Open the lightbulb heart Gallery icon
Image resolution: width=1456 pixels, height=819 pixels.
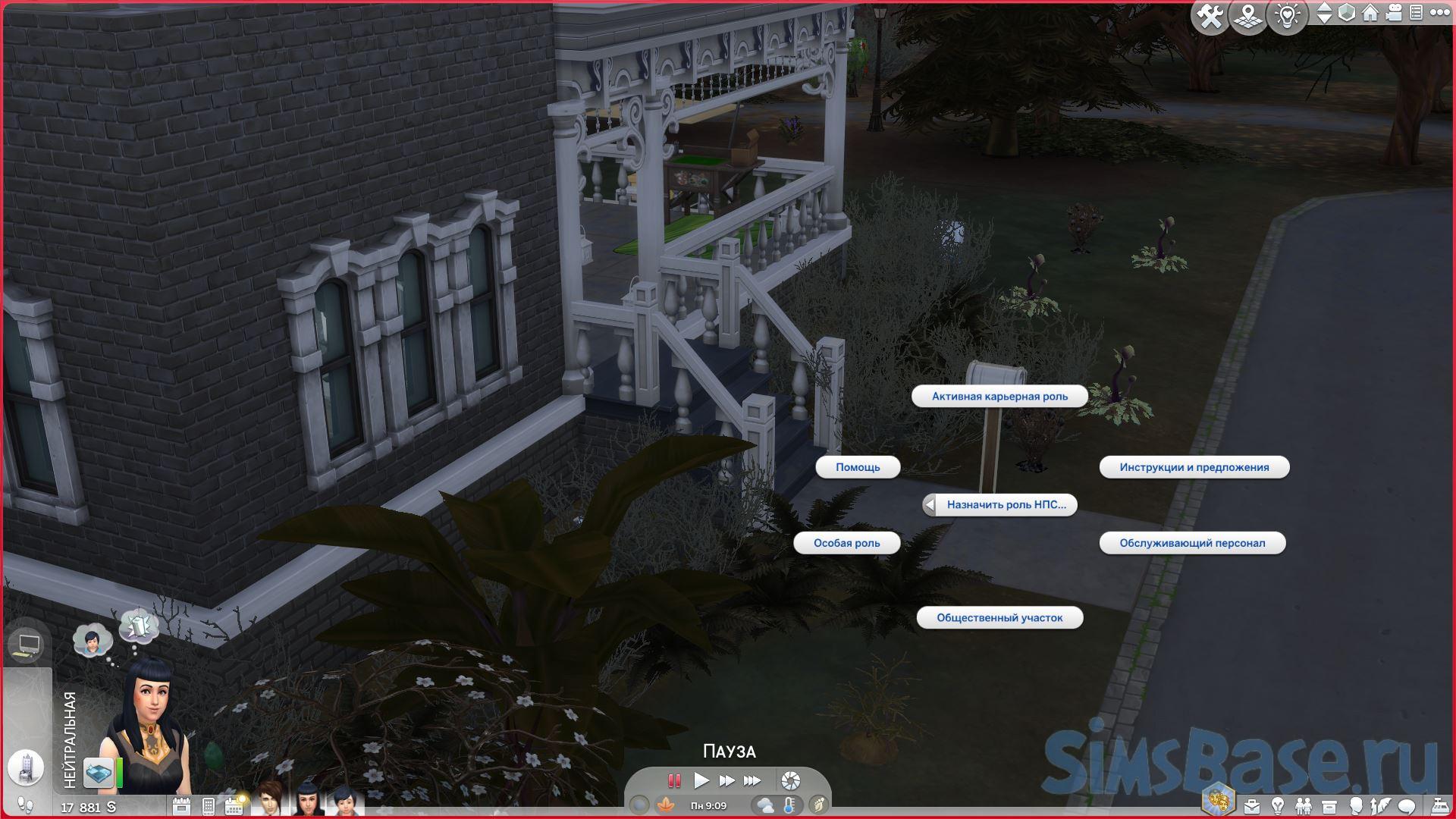point(1287,17)
